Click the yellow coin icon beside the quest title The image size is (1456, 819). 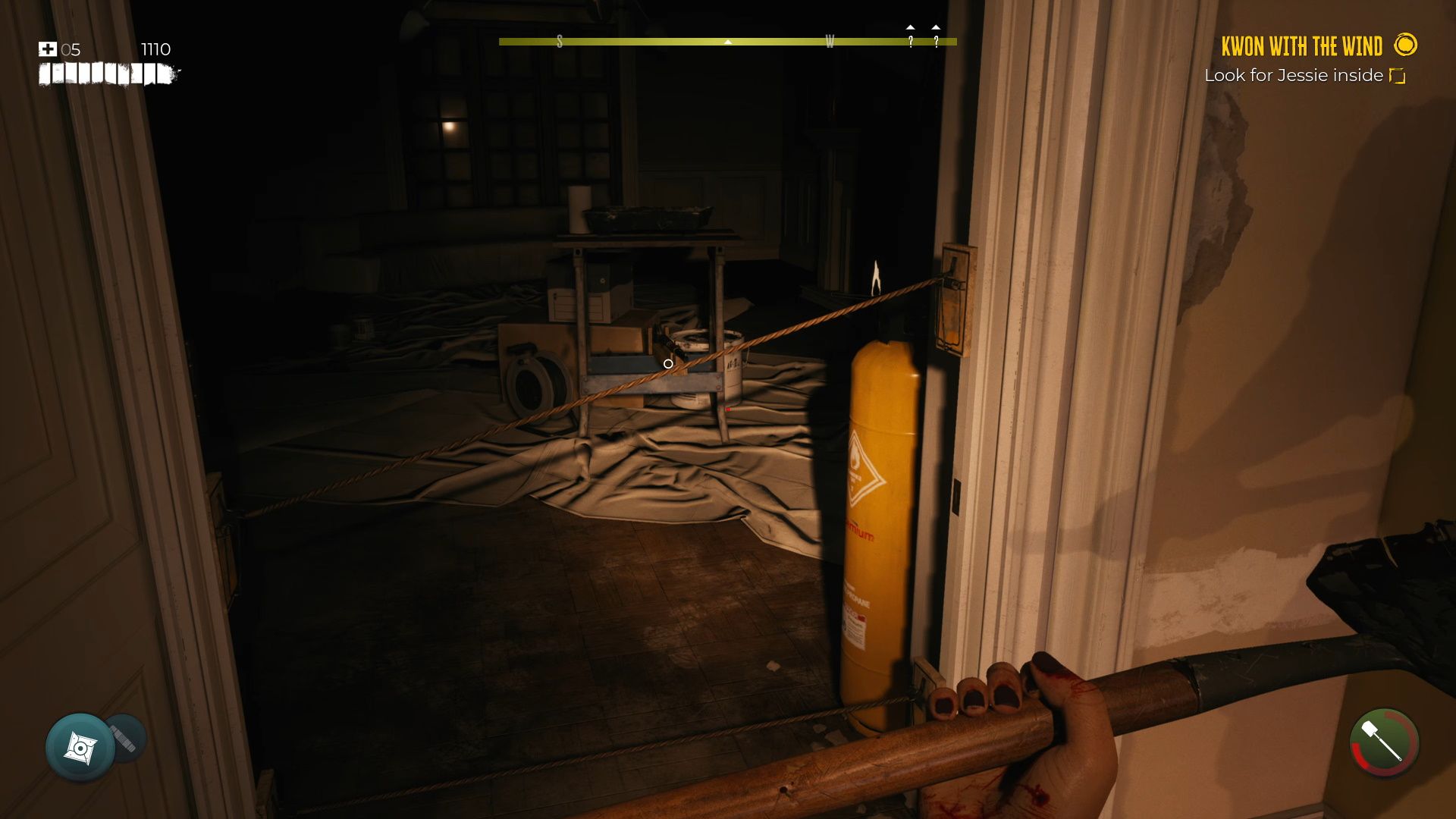(x=1407, y=45)
